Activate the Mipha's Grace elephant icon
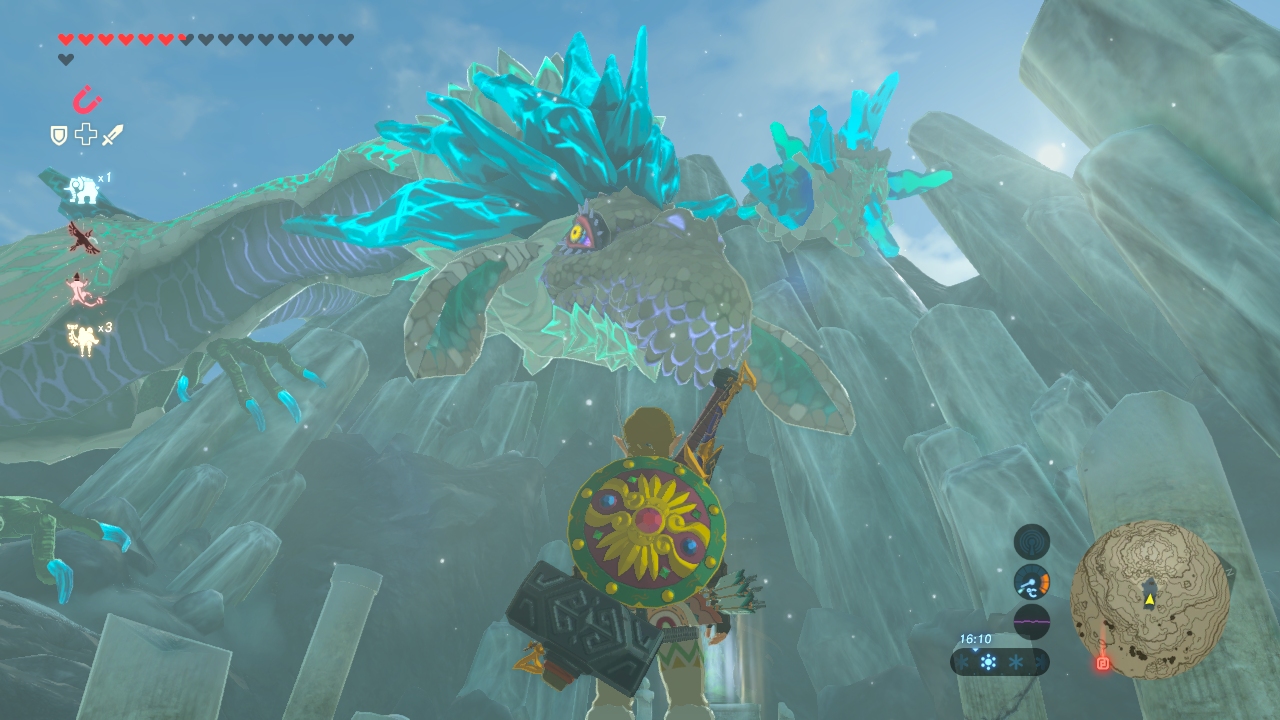Image resolution: width=1280 pixels, height=720 pixels. coord(82,189)
